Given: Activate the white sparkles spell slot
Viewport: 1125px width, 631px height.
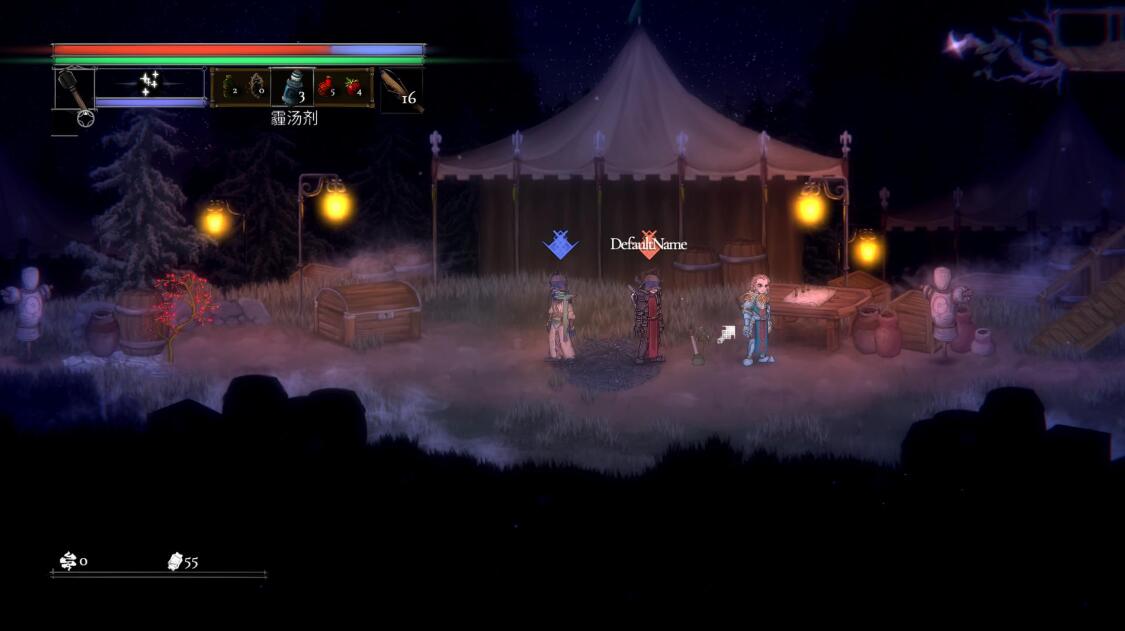Looking at the screenshot, I should (x=150, y=83).
